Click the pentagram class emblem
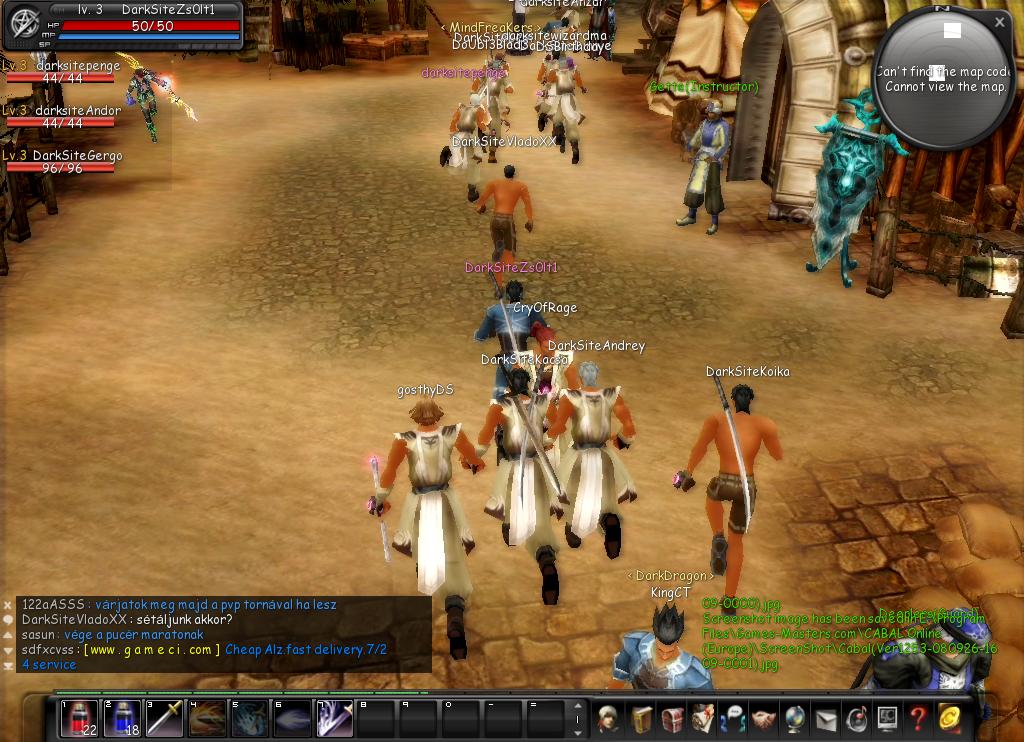 click(23, 24)
